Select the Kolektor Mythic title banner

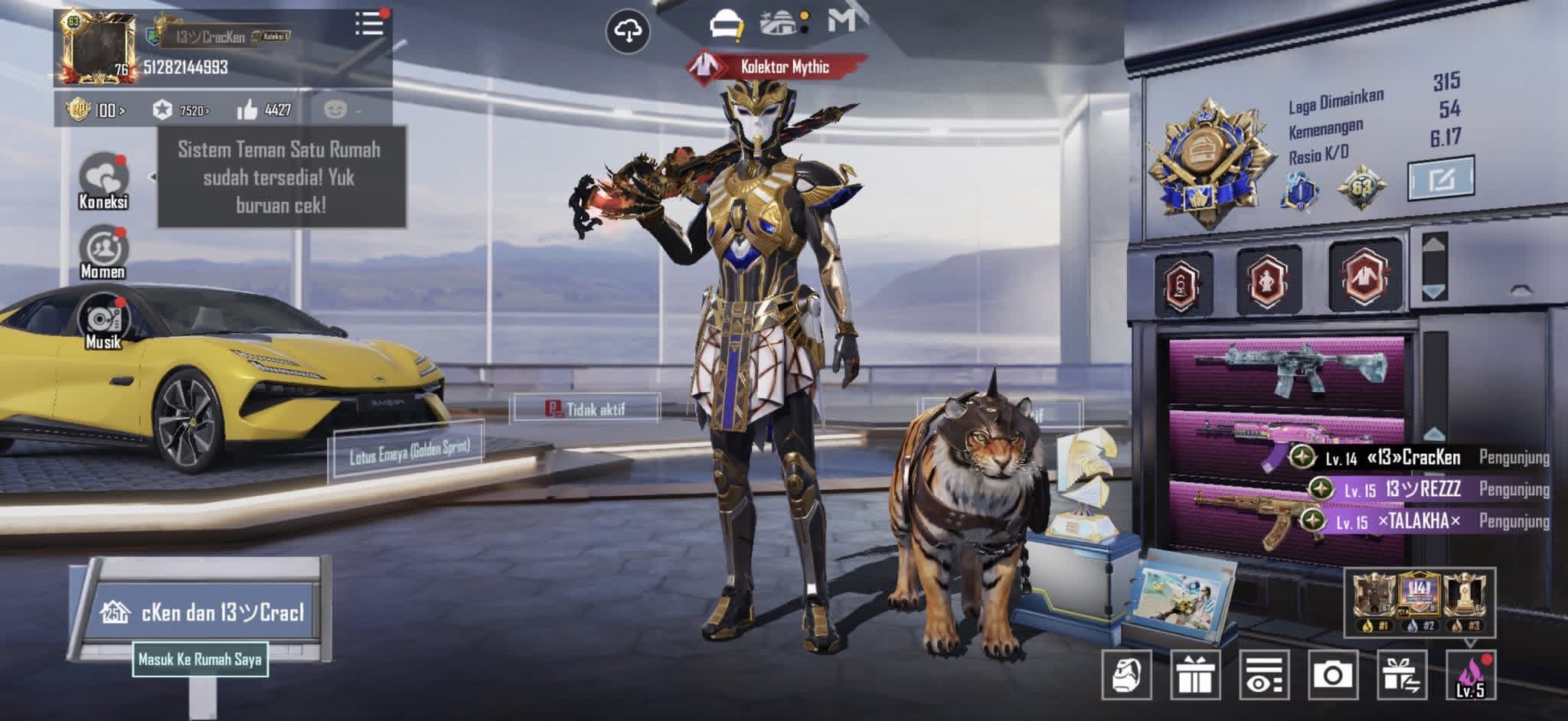[x=778, y=67]
